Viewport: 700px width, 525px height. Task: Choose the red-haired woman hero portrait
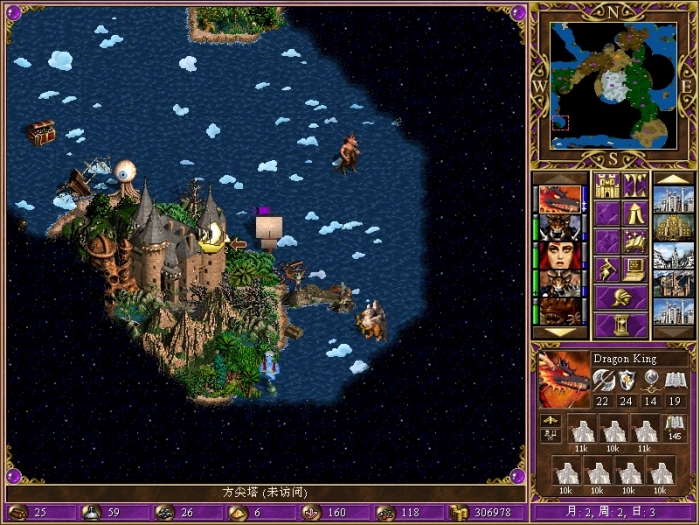click(560, 255)
